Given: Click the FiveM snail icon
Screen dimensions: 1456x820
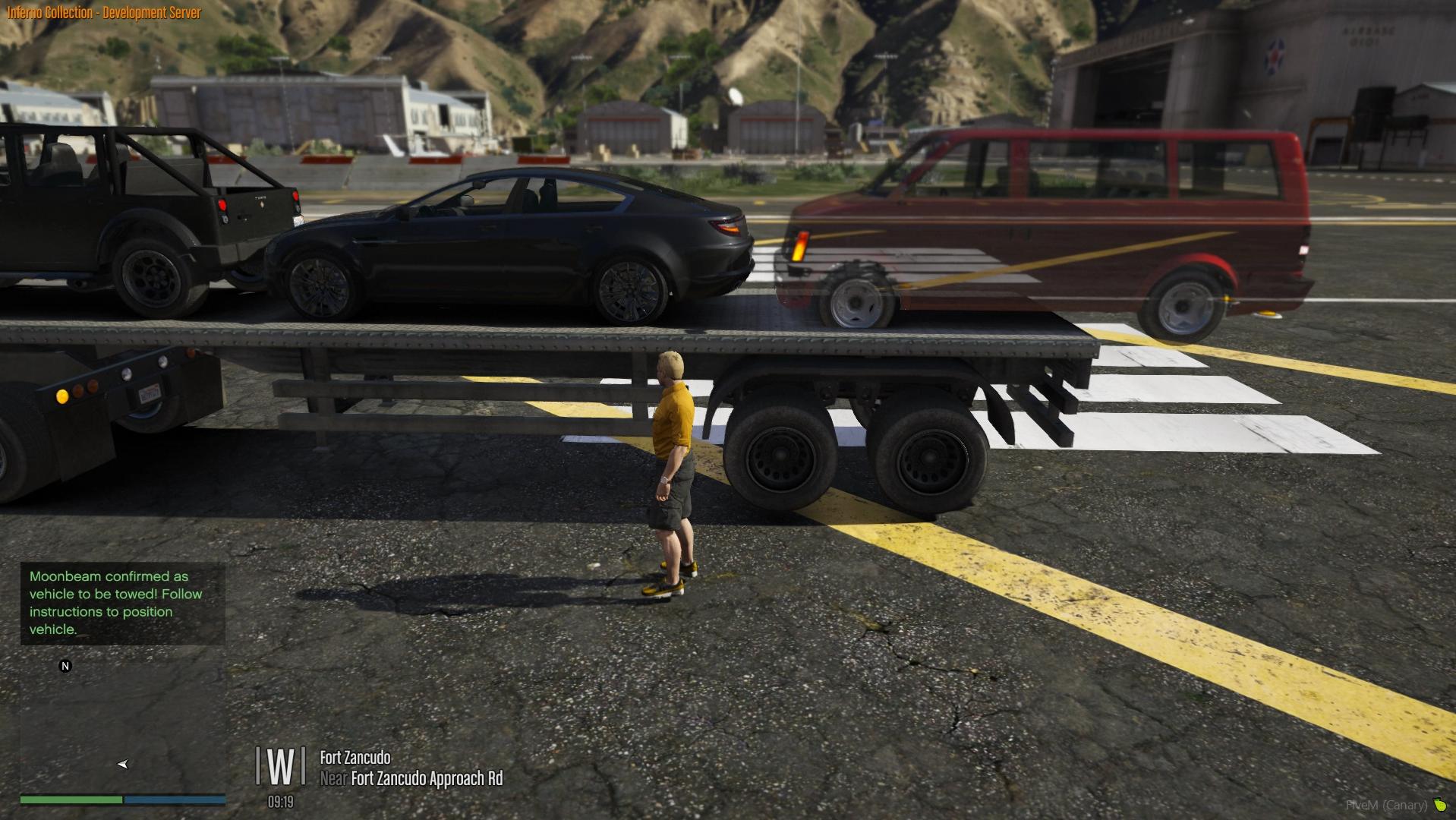Looking at the screenshot, I should (1439, 805).
